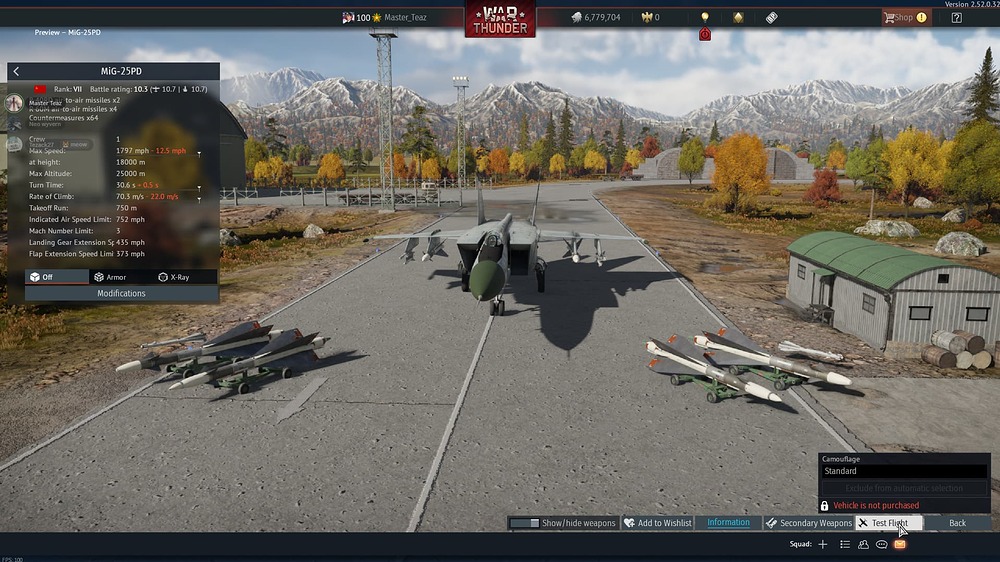
Task: Open the contacts friends icon
Action: [863, 544]
